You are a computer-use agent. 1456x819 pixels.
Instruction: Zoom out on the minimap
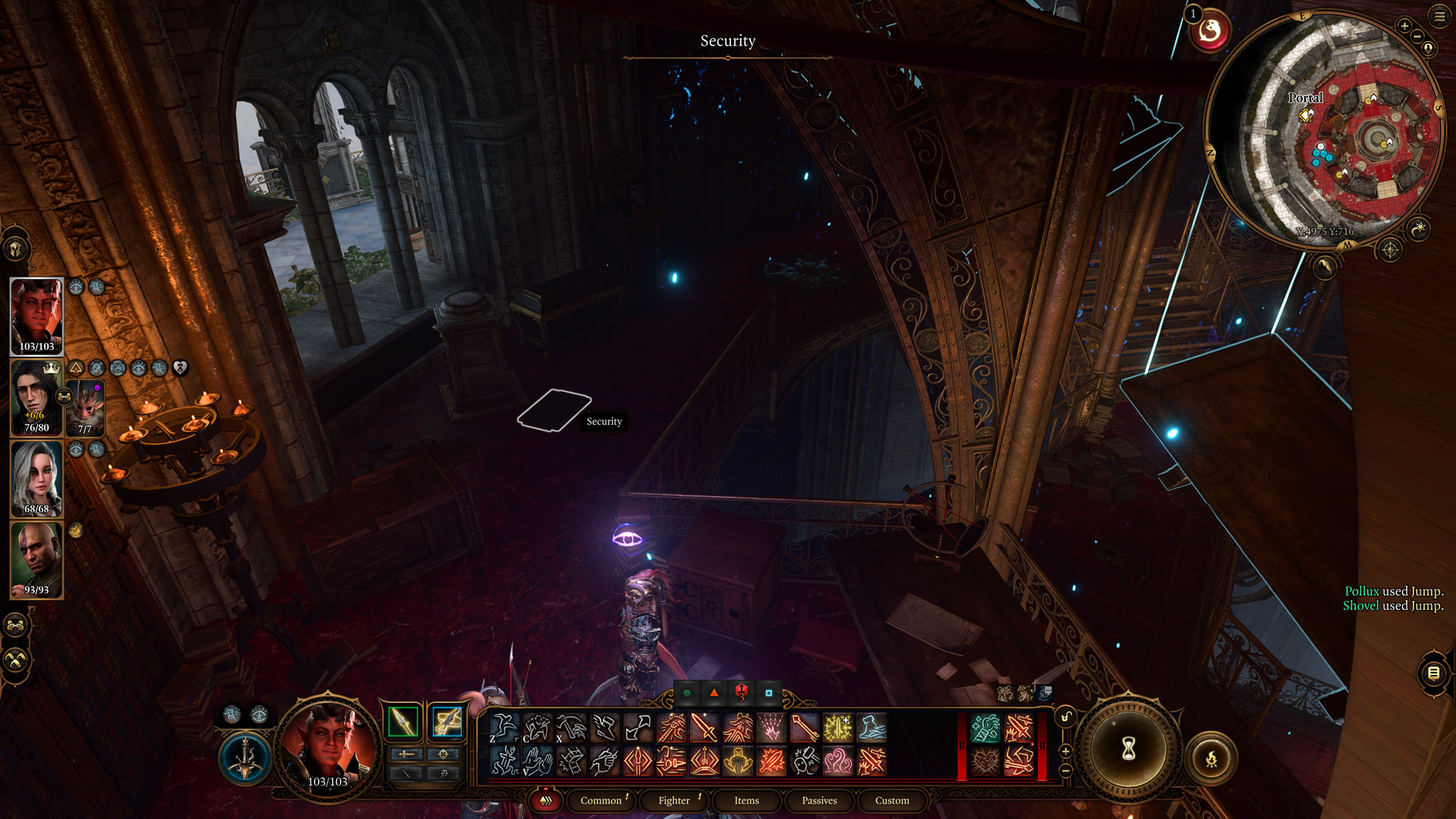click(1417, 36)
